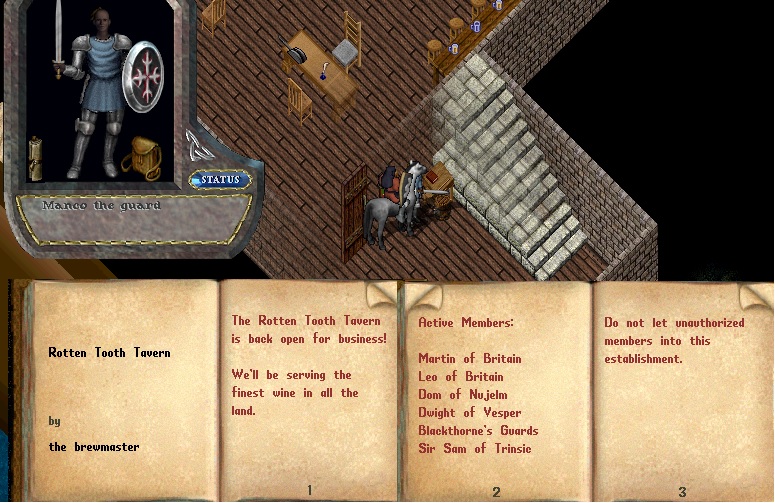The width and height of the screenshot is (775, 503).
Task: Click the author name the brewmaster
Action: coord(94,447)
